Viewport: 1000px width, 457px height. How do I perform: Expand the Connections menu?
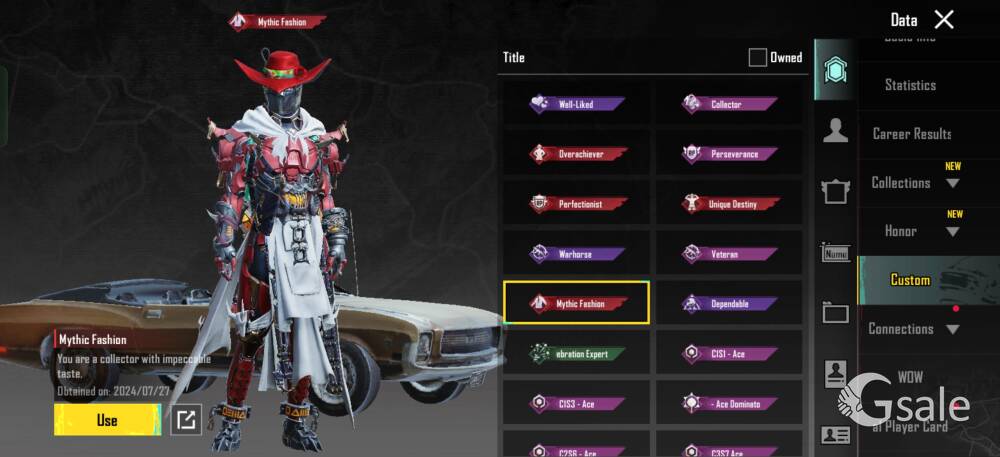tap(914, 329)
